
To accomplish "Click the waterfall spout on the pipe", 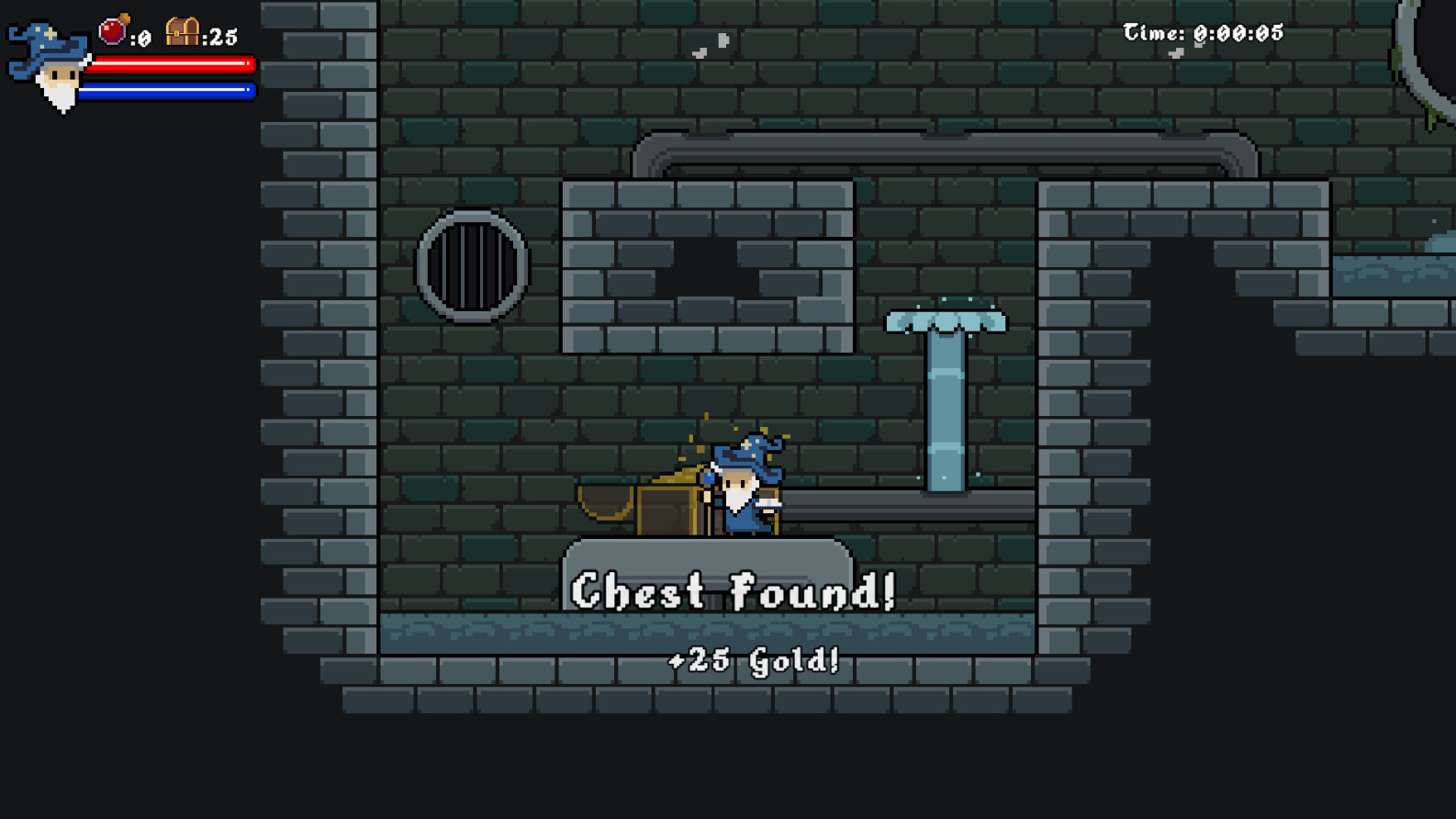I will coord(946,321).
